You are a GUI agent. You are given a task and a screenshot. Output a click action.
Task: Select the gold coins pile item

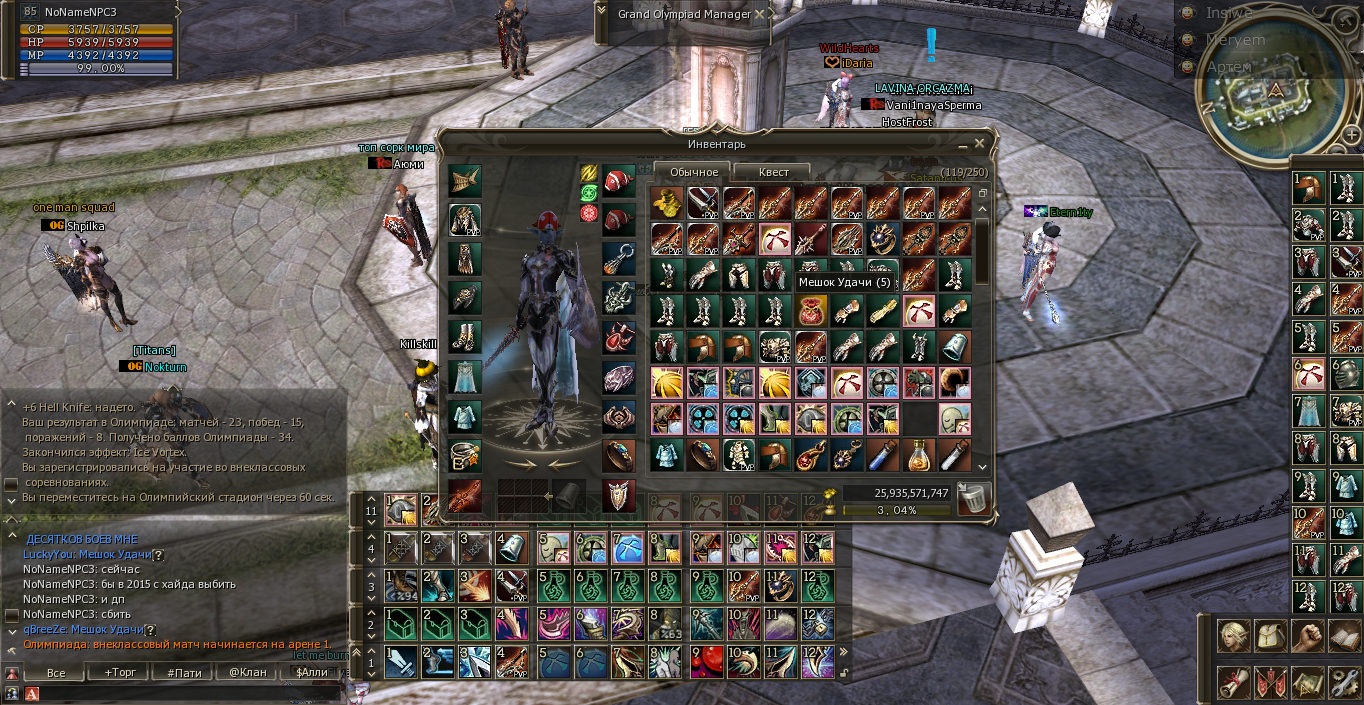(666, 202)
